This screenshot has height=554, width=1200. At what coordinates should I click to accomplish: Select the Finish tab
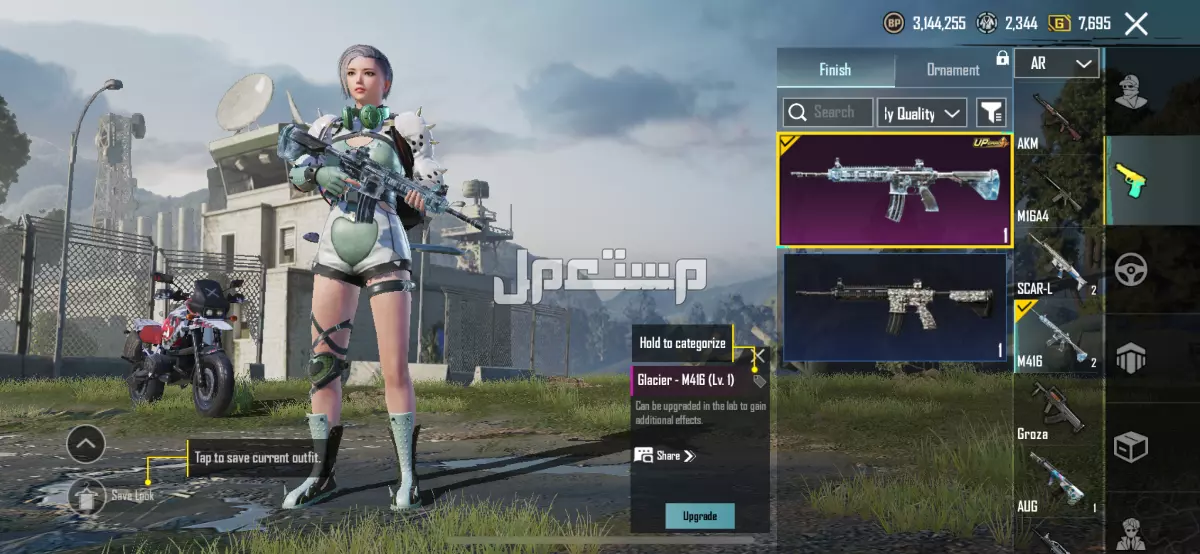click(x=835, y=70)
